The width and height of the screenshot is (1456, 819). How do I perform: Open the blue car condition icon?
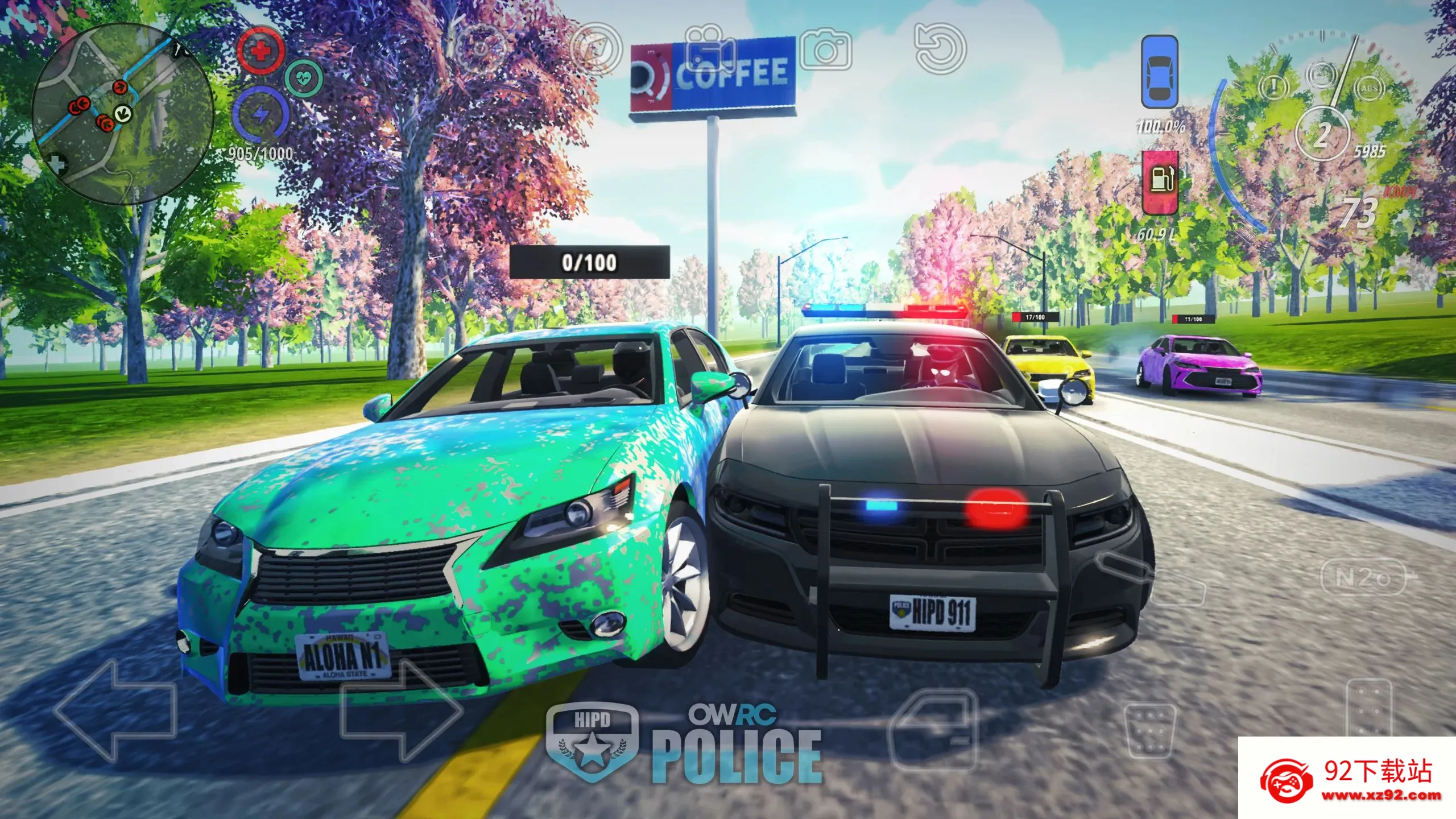coord(1160,71)
